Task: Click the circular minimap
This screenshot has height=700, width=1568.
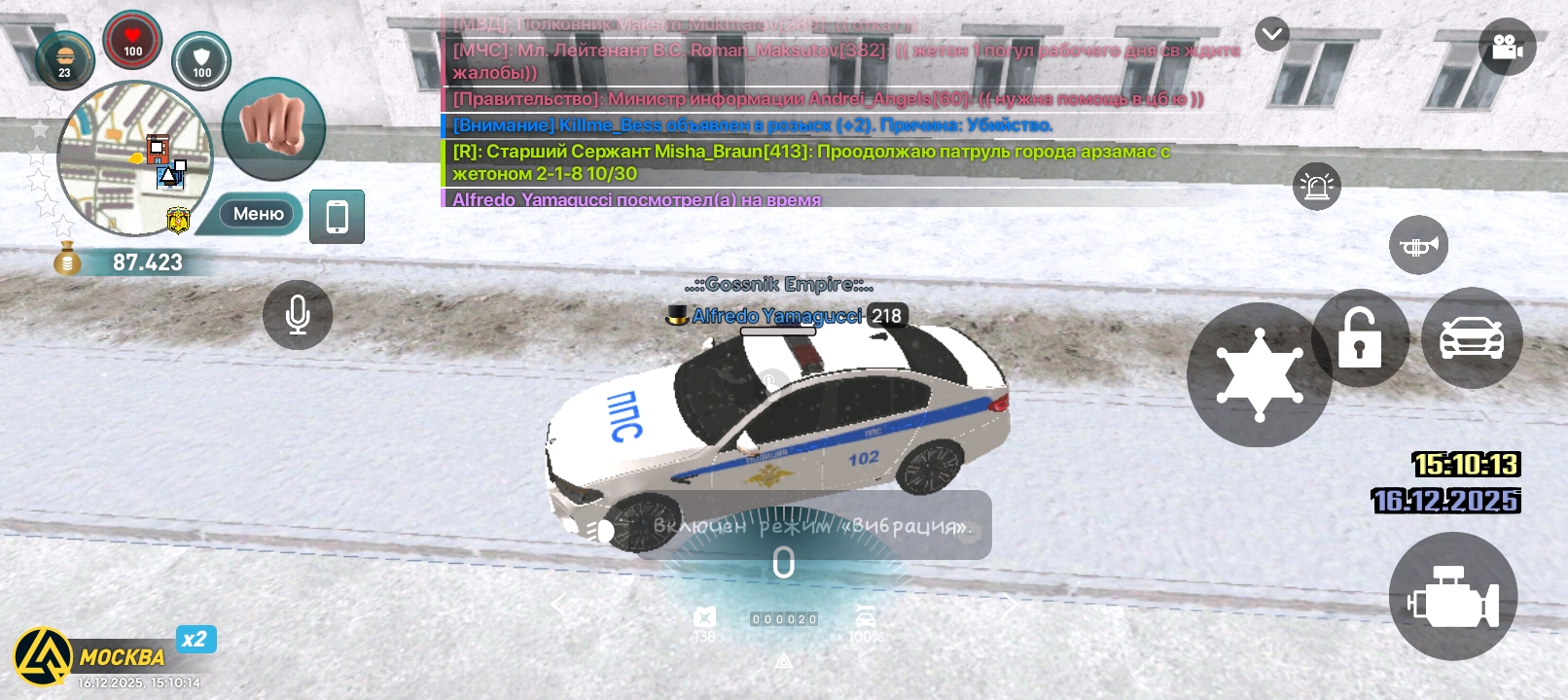Action: [x=134, y=159]
